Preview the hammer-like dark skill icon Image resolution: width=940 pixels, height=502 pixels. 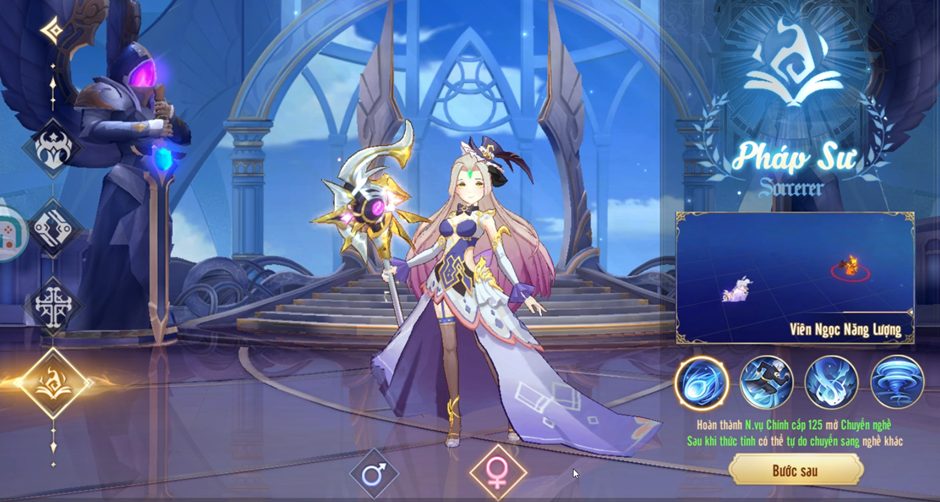point(766,382)
